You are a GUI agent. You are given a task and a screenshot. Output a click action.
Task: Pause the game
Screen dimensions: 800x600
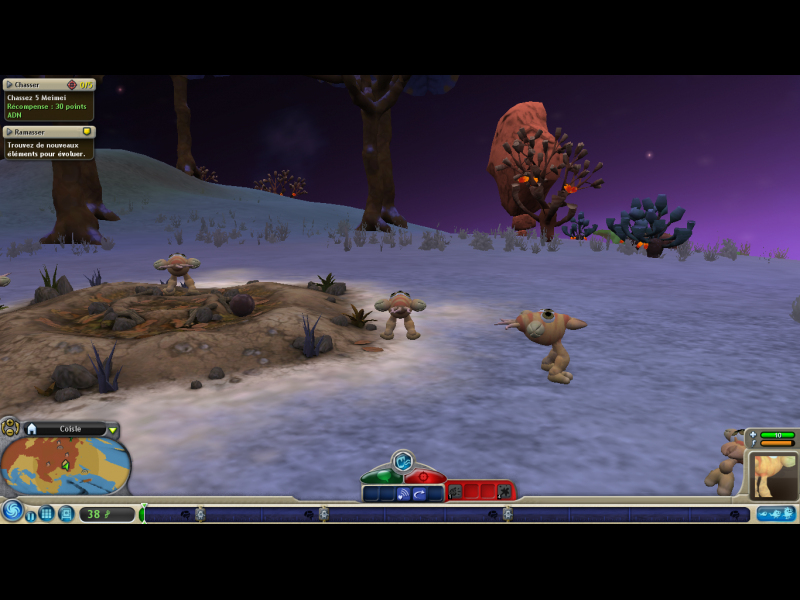(x=31, y=516)
